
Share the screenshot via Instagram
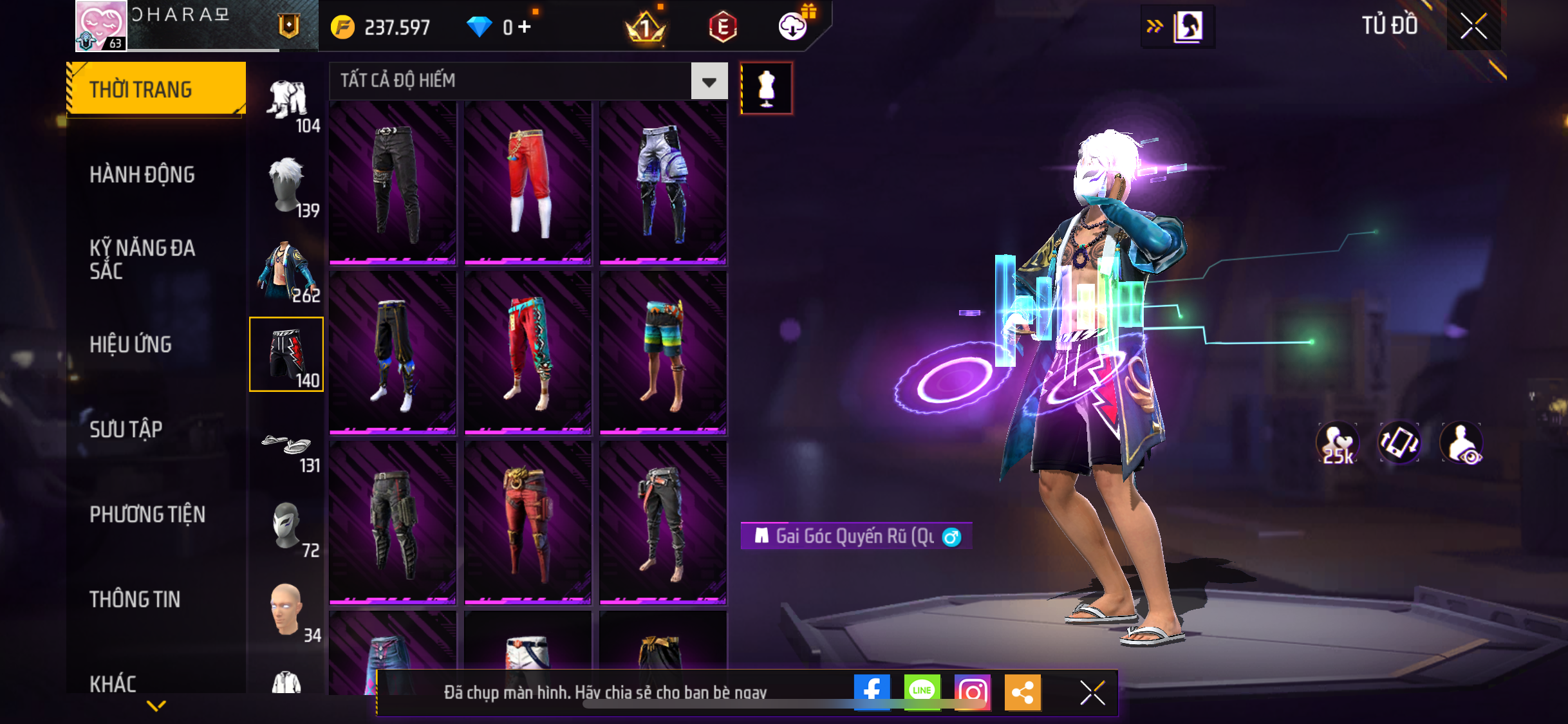pos(972,692)
